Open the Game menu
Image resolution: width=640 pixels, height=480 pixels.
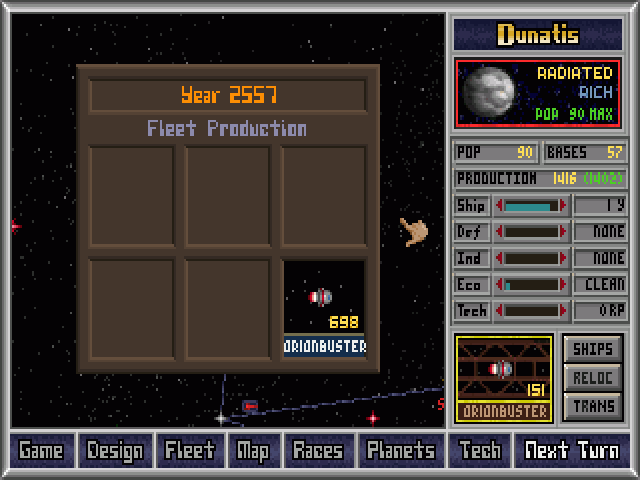click(41, 450)
